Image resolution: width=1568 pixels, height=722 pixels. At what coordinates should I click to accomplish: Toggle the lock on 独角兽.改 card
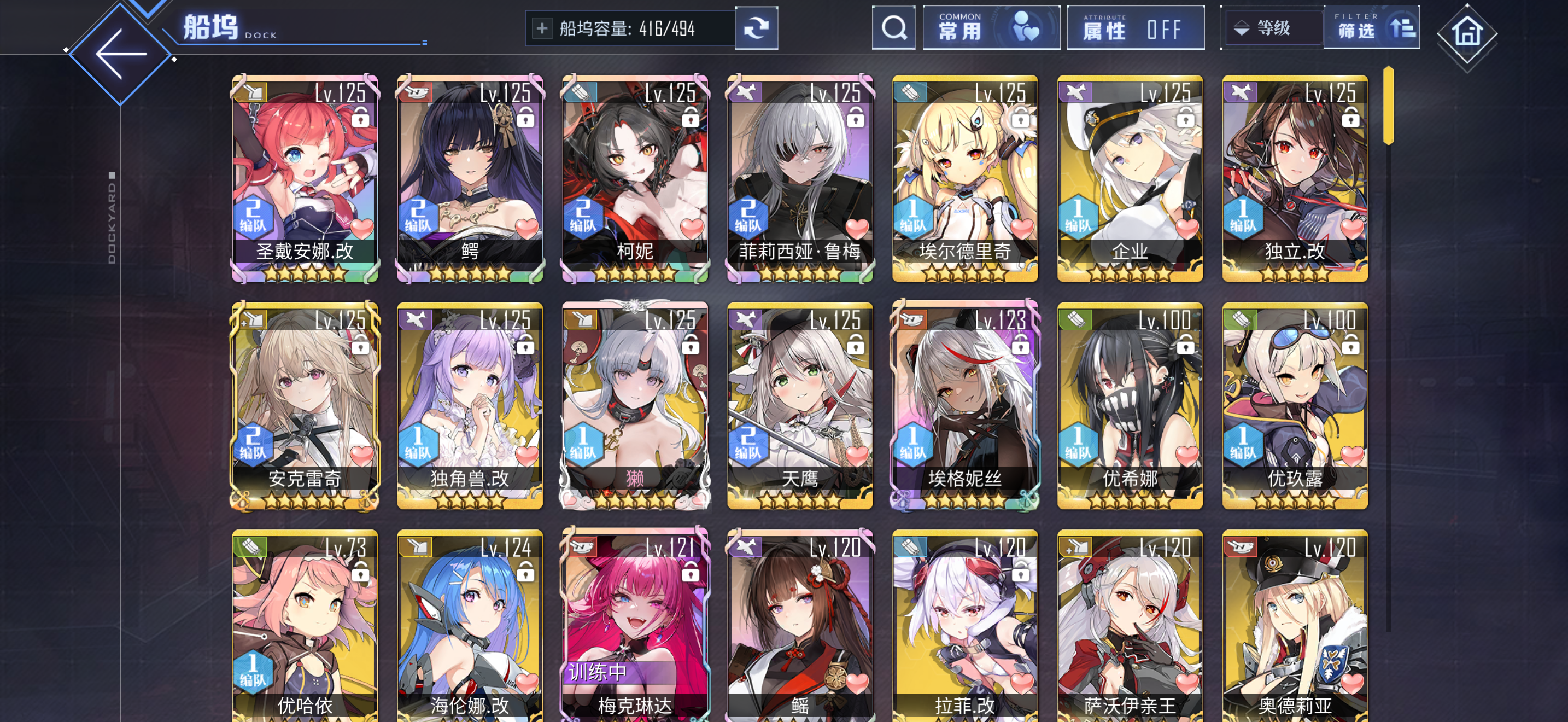point(525,343)
